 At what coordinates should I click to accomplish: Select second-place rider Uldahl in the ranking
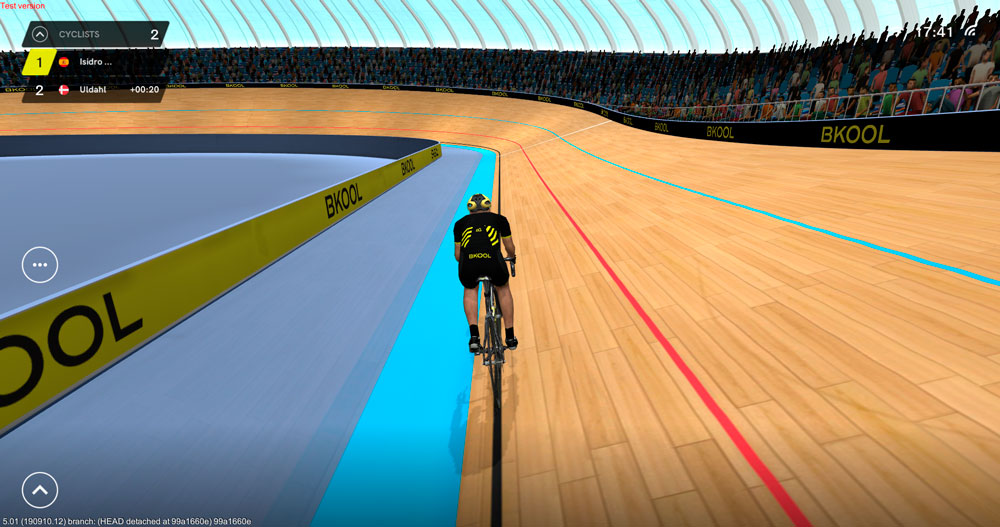(95, 90)
